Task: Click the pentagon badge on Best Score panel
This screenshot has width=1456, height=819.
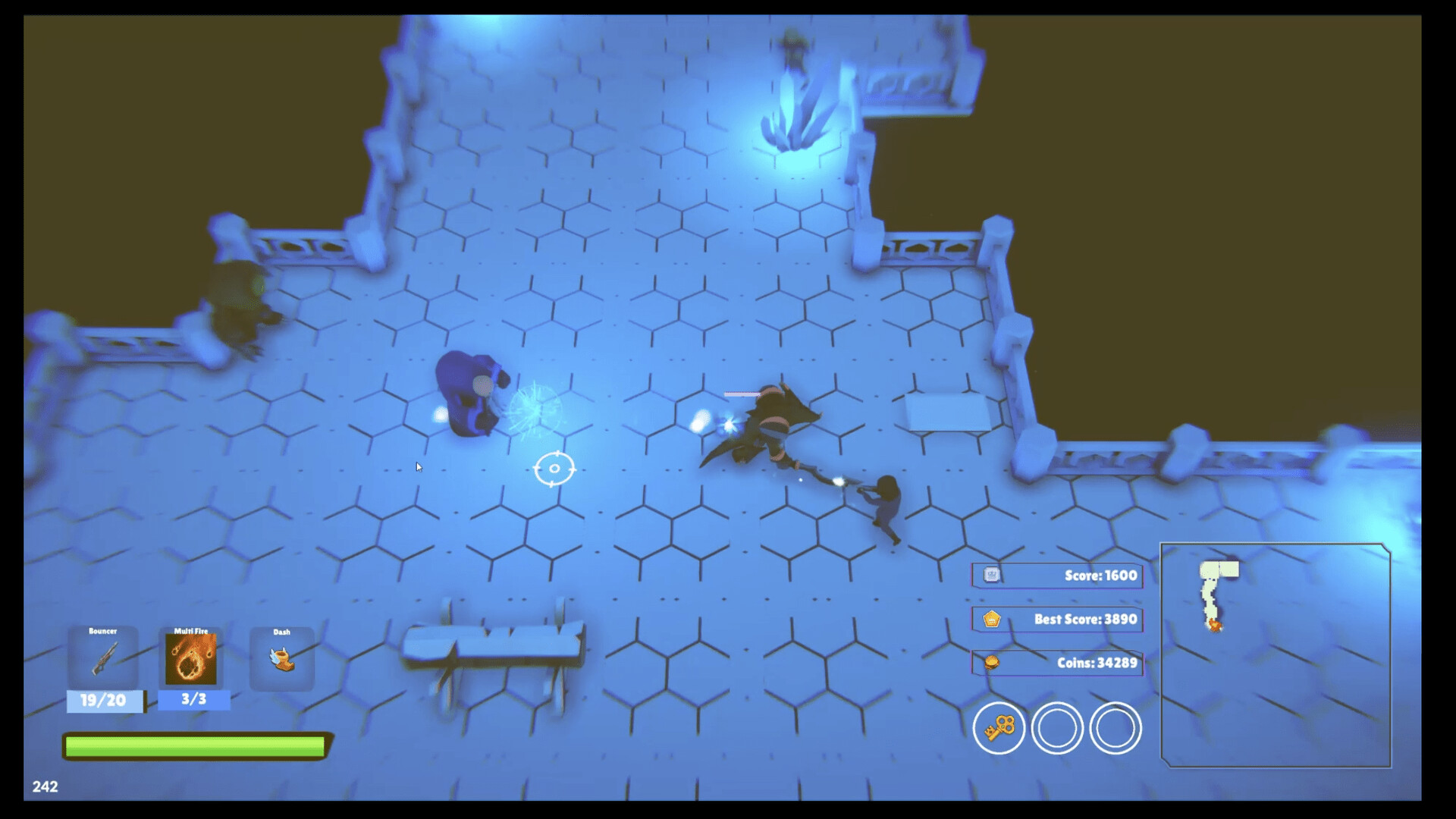Action: [x=994, y=619]
